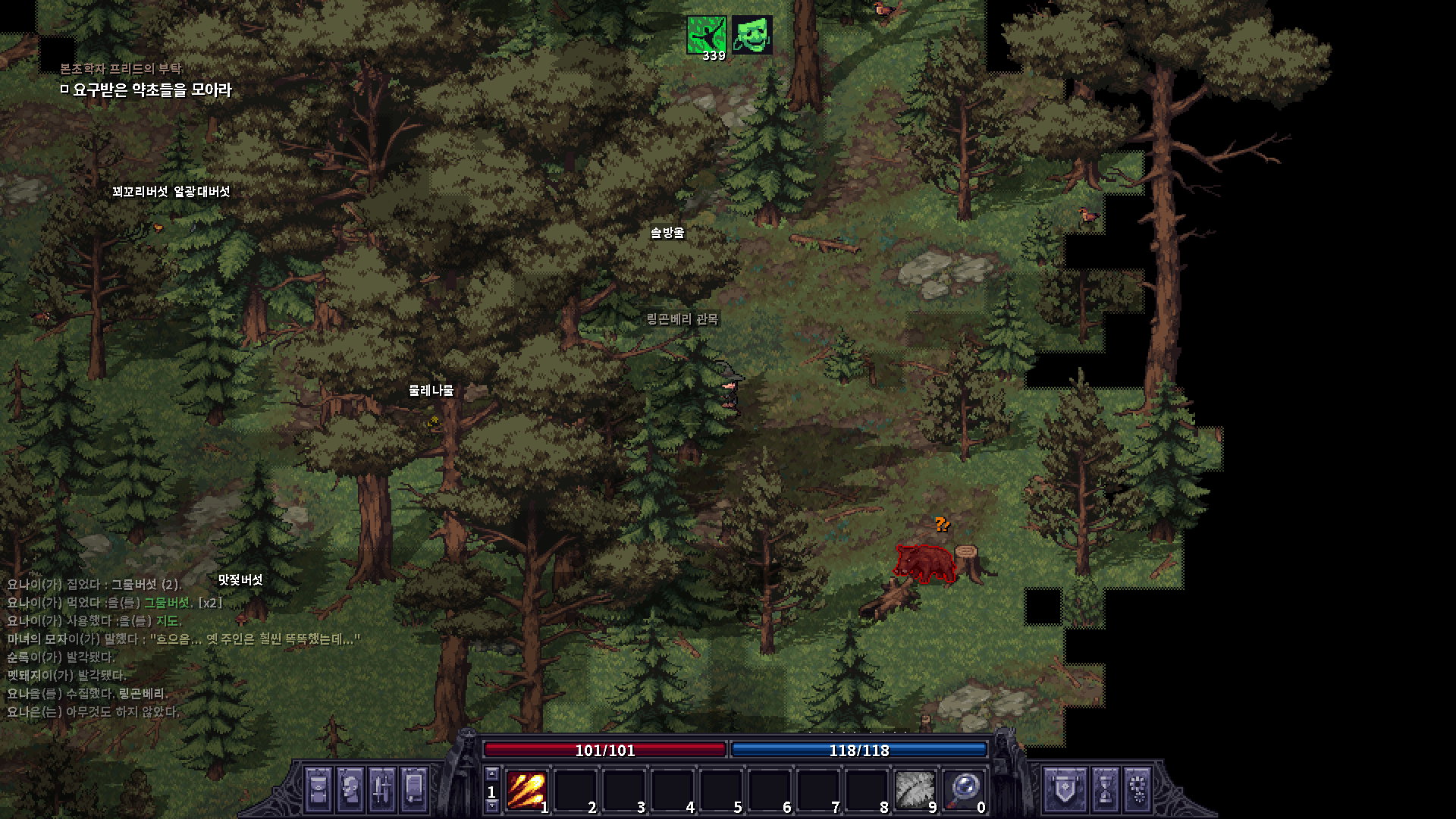This screenshot has height=819, width=1456.
Task: Switch hotbar page up with the arrow
Action: point(491,774)
